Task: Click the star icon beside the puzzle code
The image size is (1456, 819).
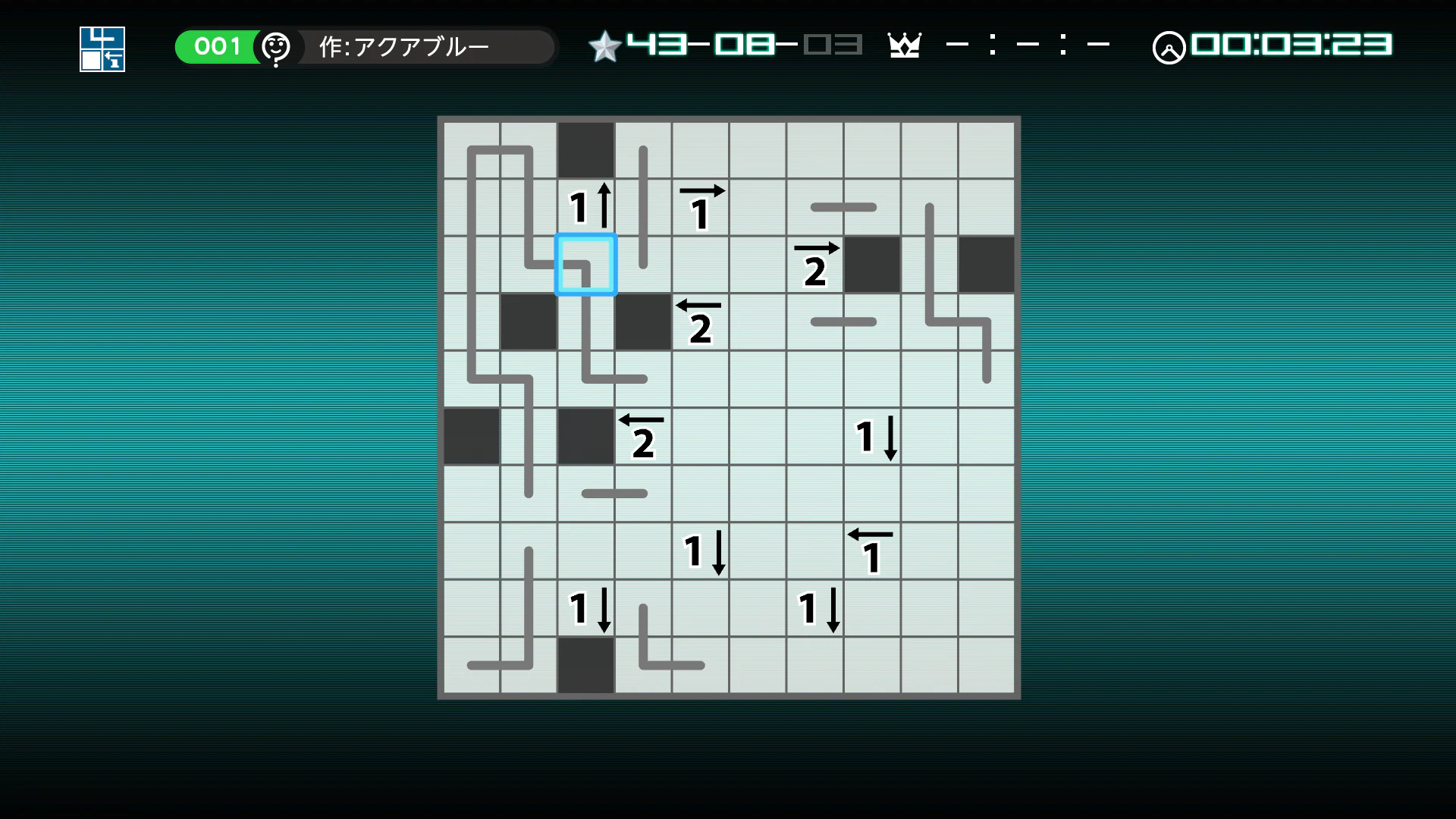Action: (604, 45)
